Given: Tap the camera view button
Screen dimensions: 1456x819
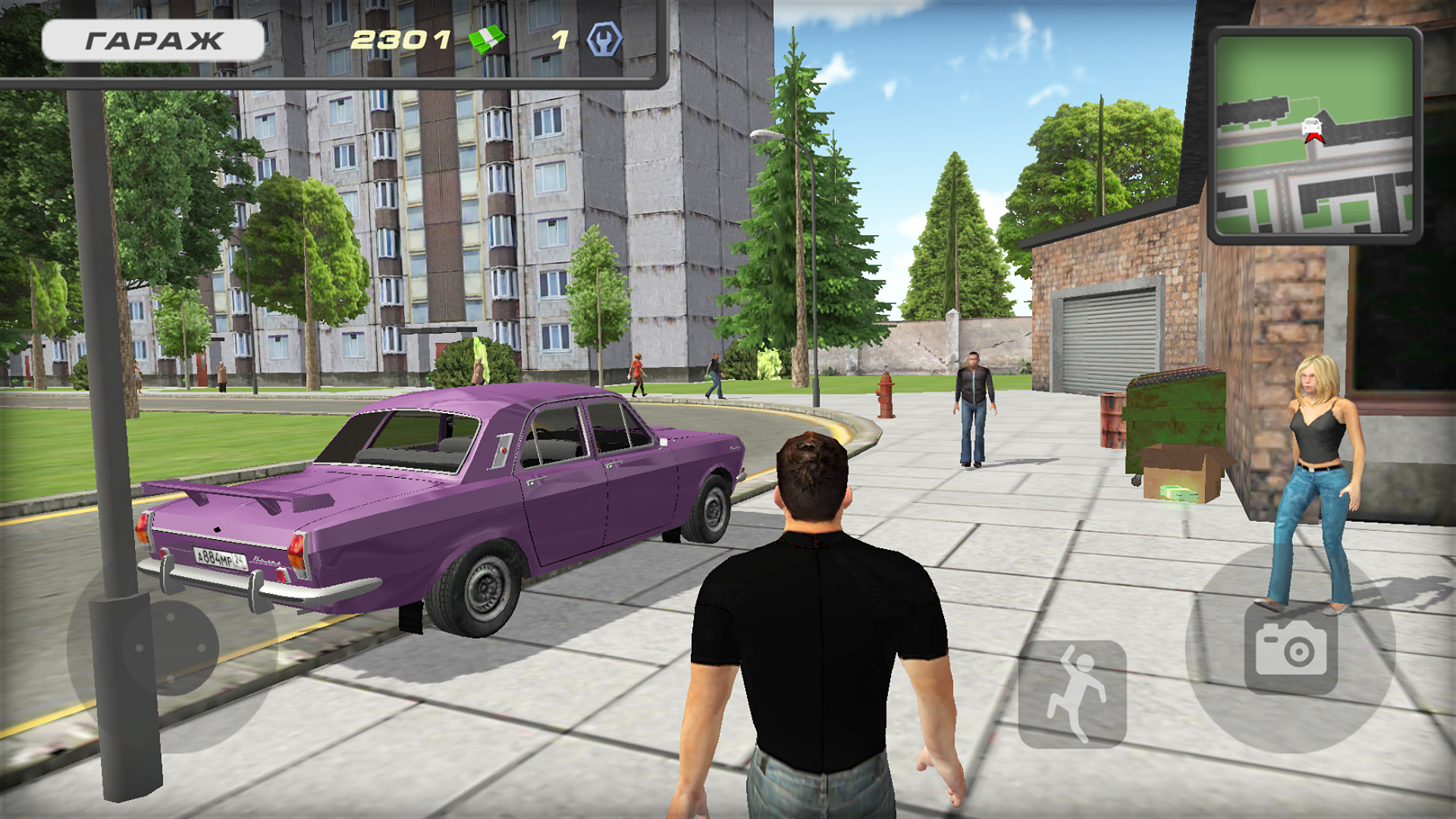Looking at the screenshot, I should [x=1291, y=649].
